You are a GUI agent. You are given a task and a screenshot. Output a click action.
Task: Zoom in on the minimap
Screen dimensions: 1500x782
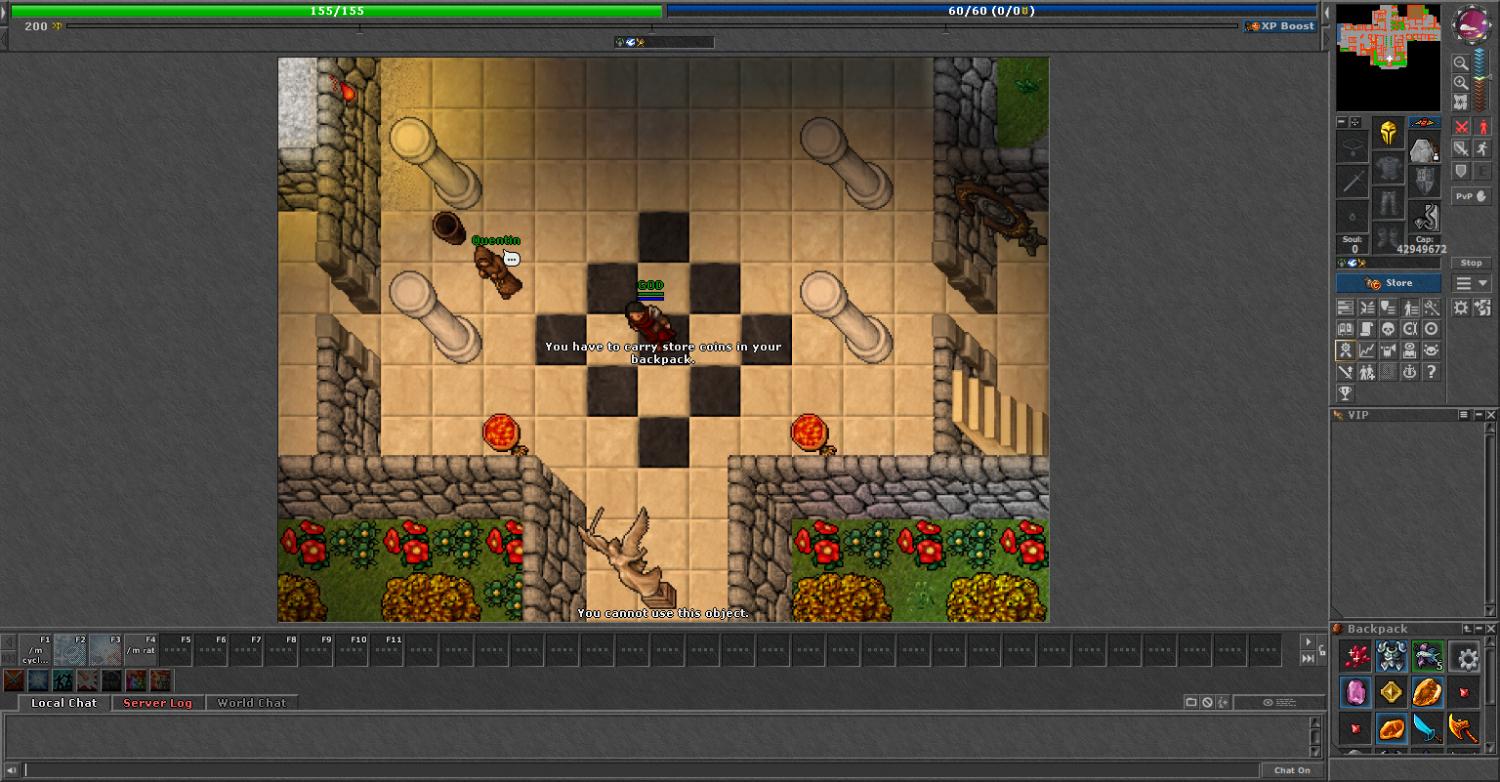point(1461,83)
